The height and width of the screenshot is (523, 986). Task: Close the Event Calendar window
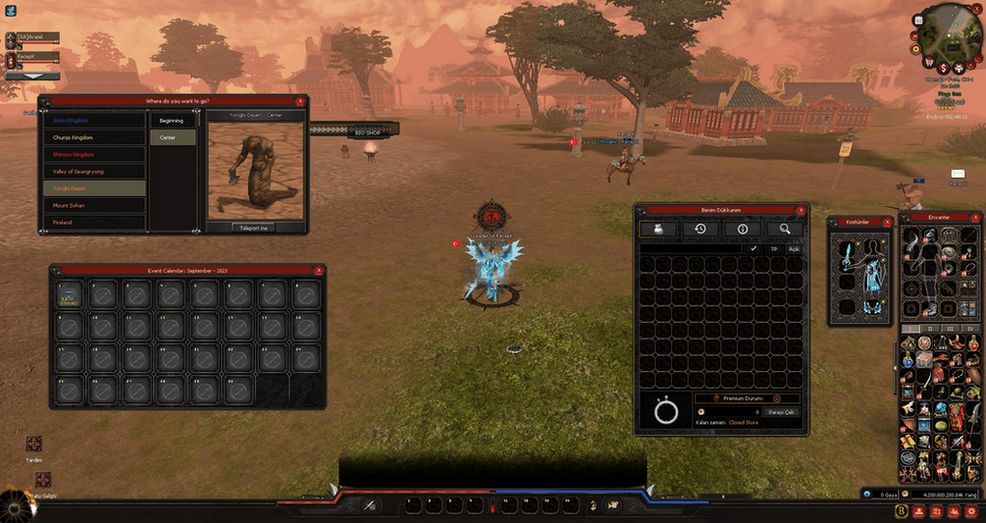click(319, 270)
